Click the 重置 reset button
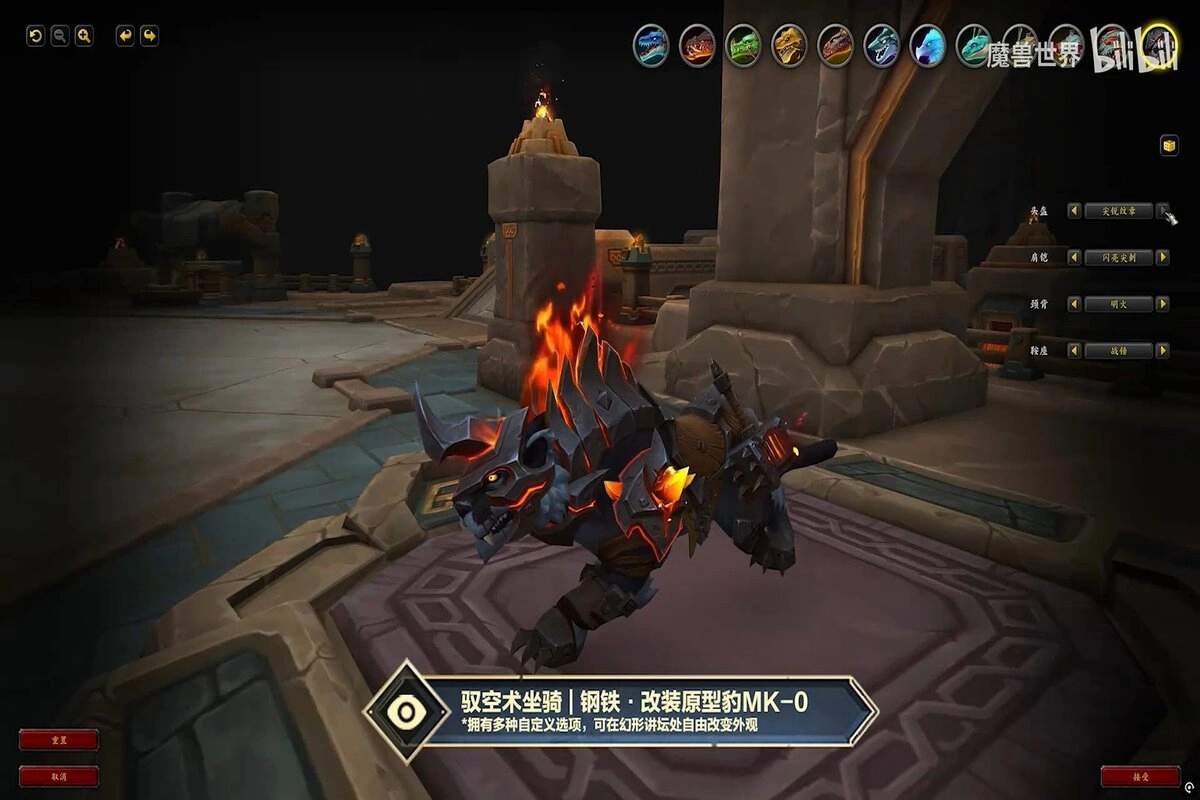The image size is (1200, 800). (59, 740)
